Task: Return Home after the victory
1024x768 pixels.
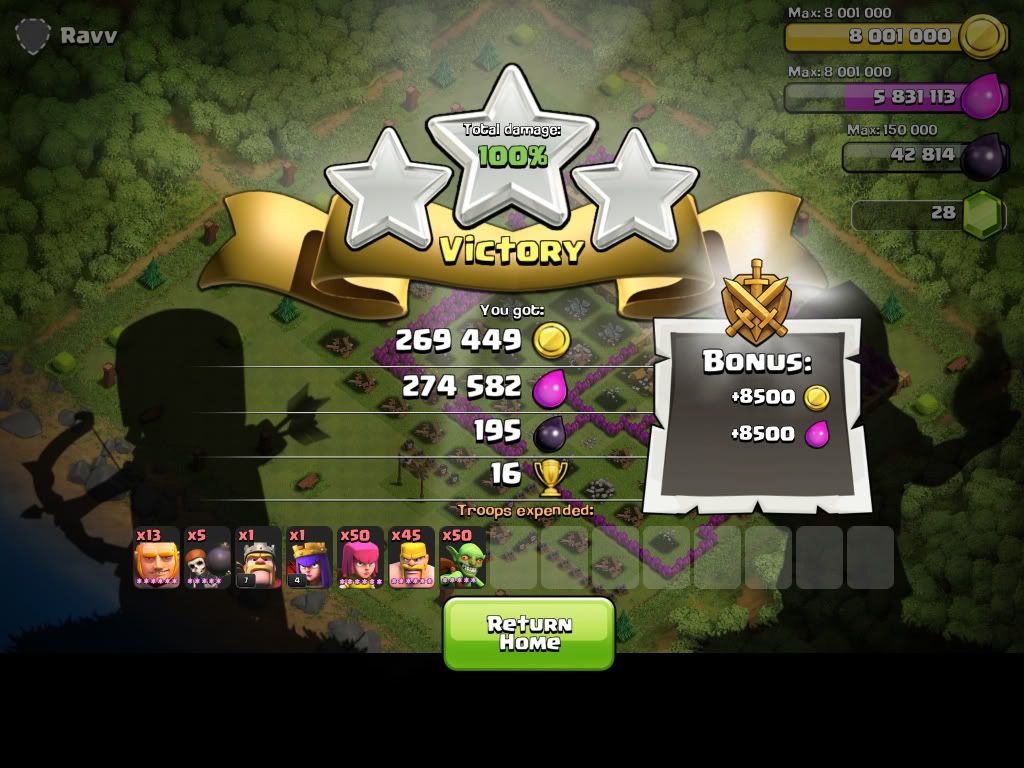Action: [528, 633]
